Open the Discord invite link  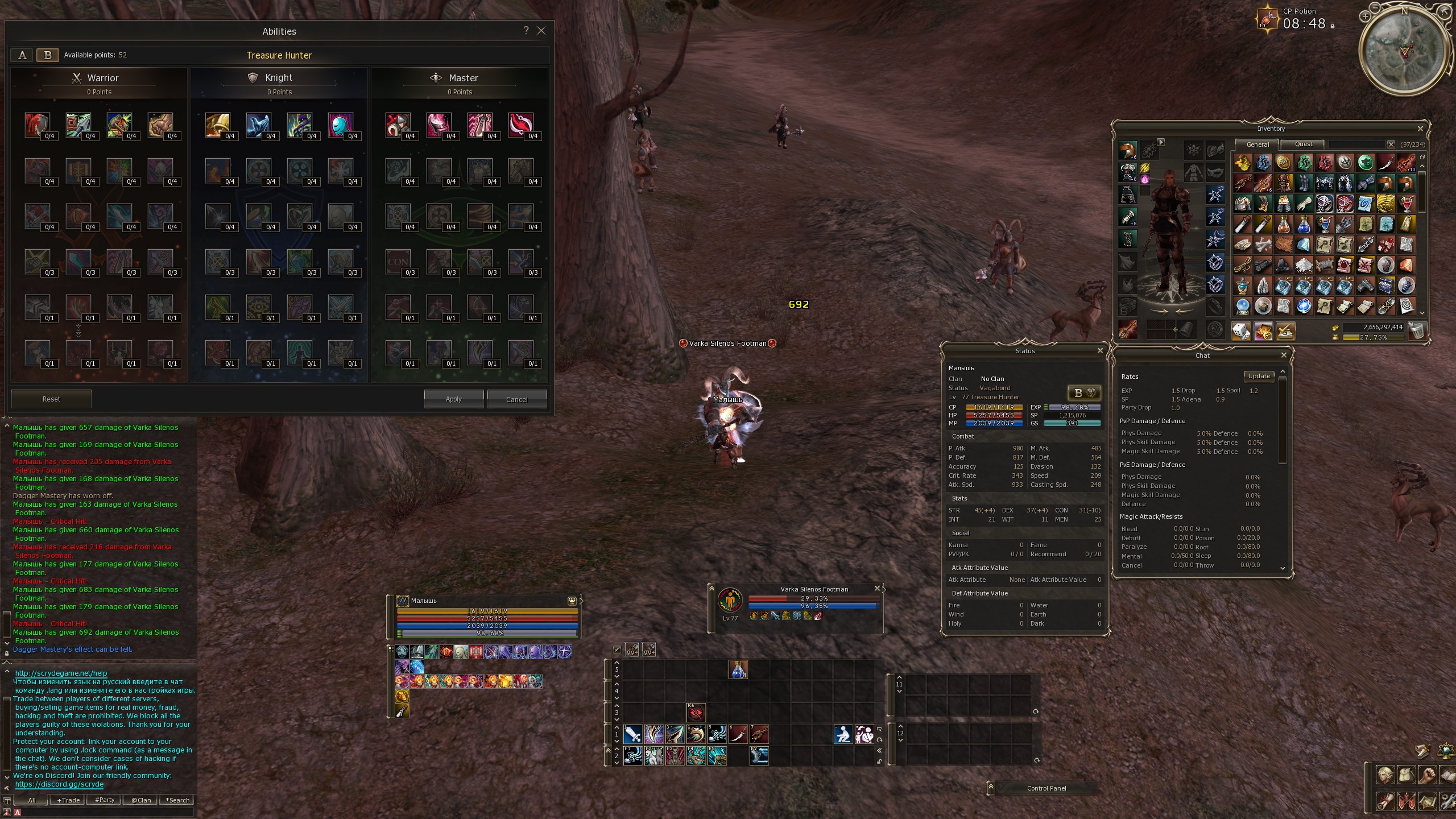[x=59, y=784]
